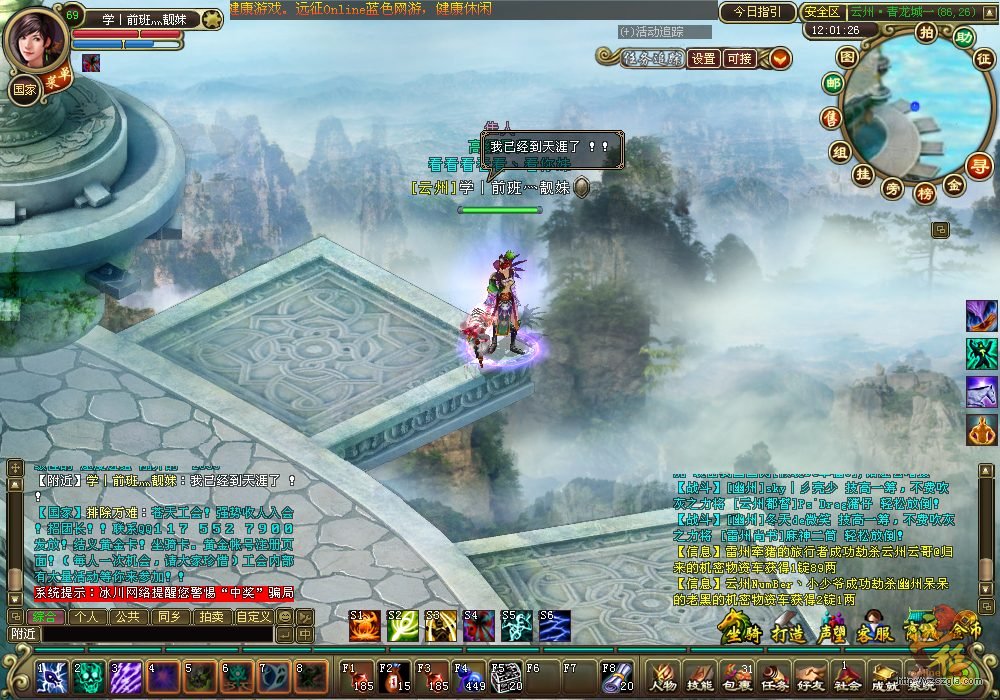Open the 图 map button
The height and width of the screenshot is (700, 1000).
point(847,57)
